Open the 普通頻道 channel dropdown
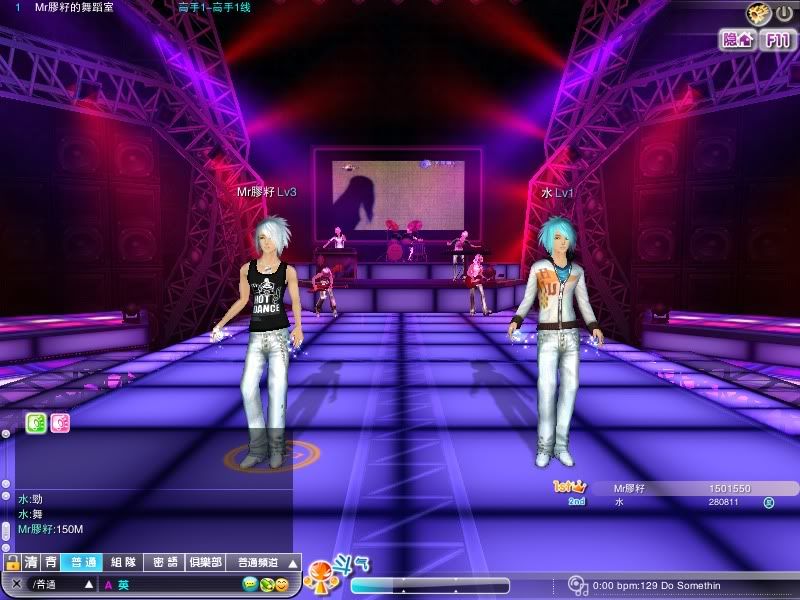The image size is (800, 600). coord(263,563)
